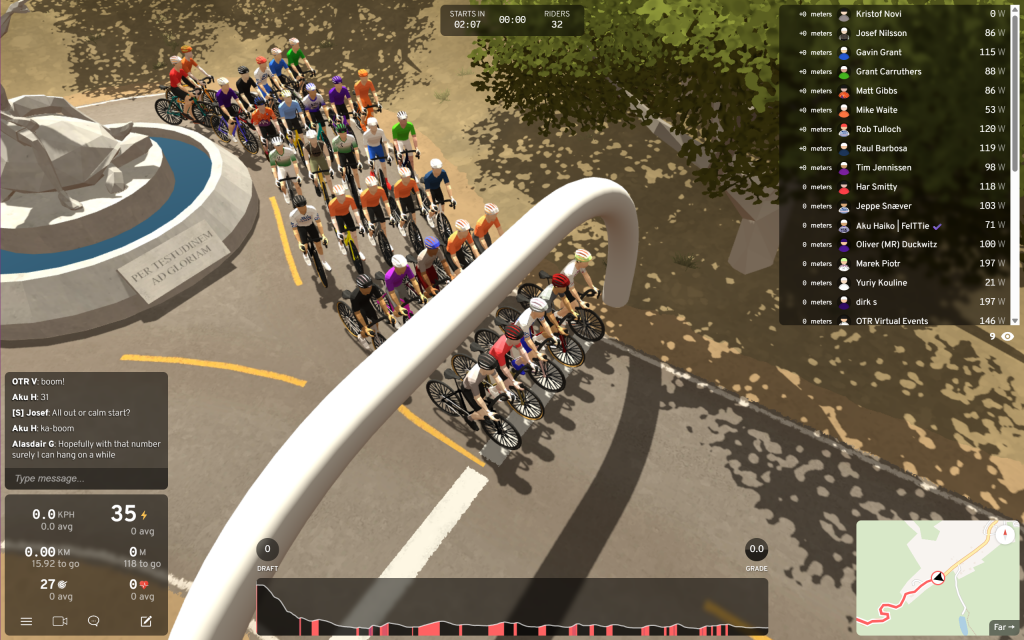Image resolution: width=1024 pixels, height=640 pixels.
Task: Open the edit pencil icon
Action: click(x=146, y=621)
